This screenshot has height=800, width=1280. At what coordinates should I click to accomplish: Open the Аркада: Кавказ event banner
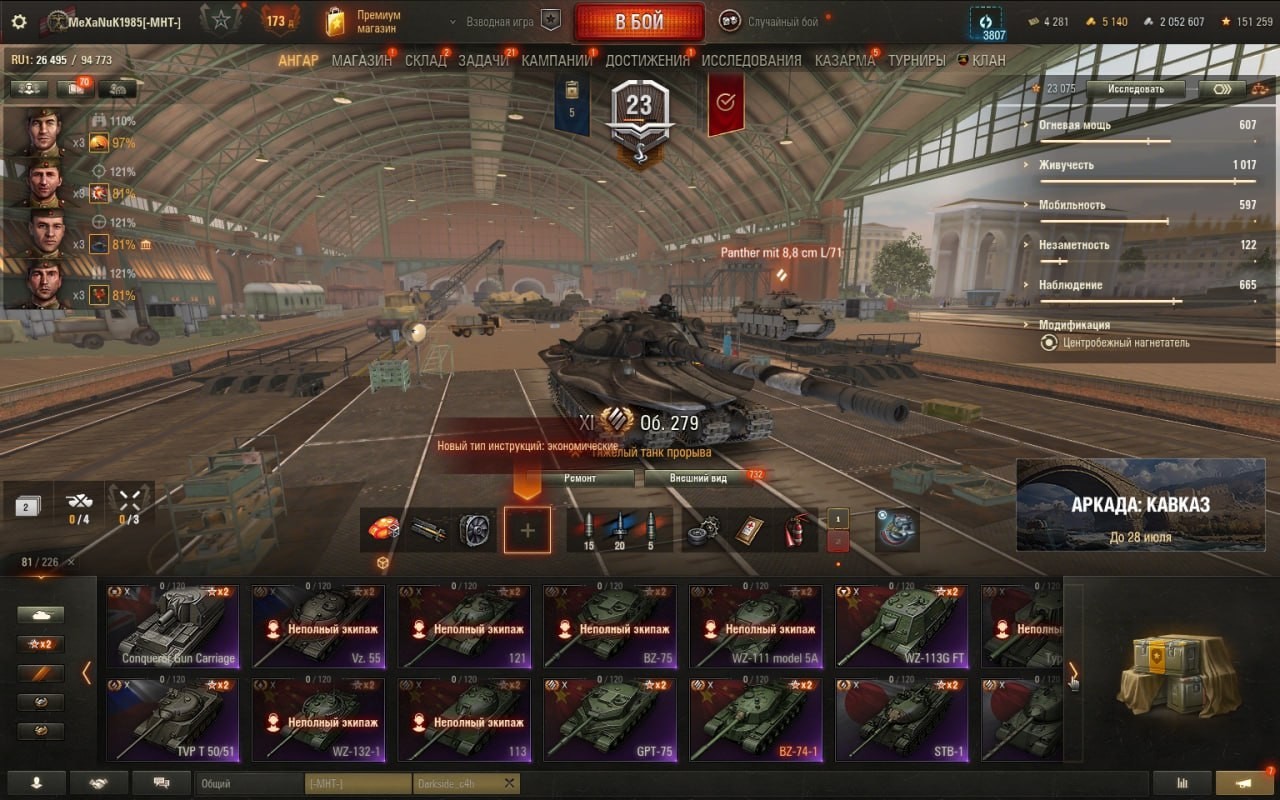(x=1141, y=505)
